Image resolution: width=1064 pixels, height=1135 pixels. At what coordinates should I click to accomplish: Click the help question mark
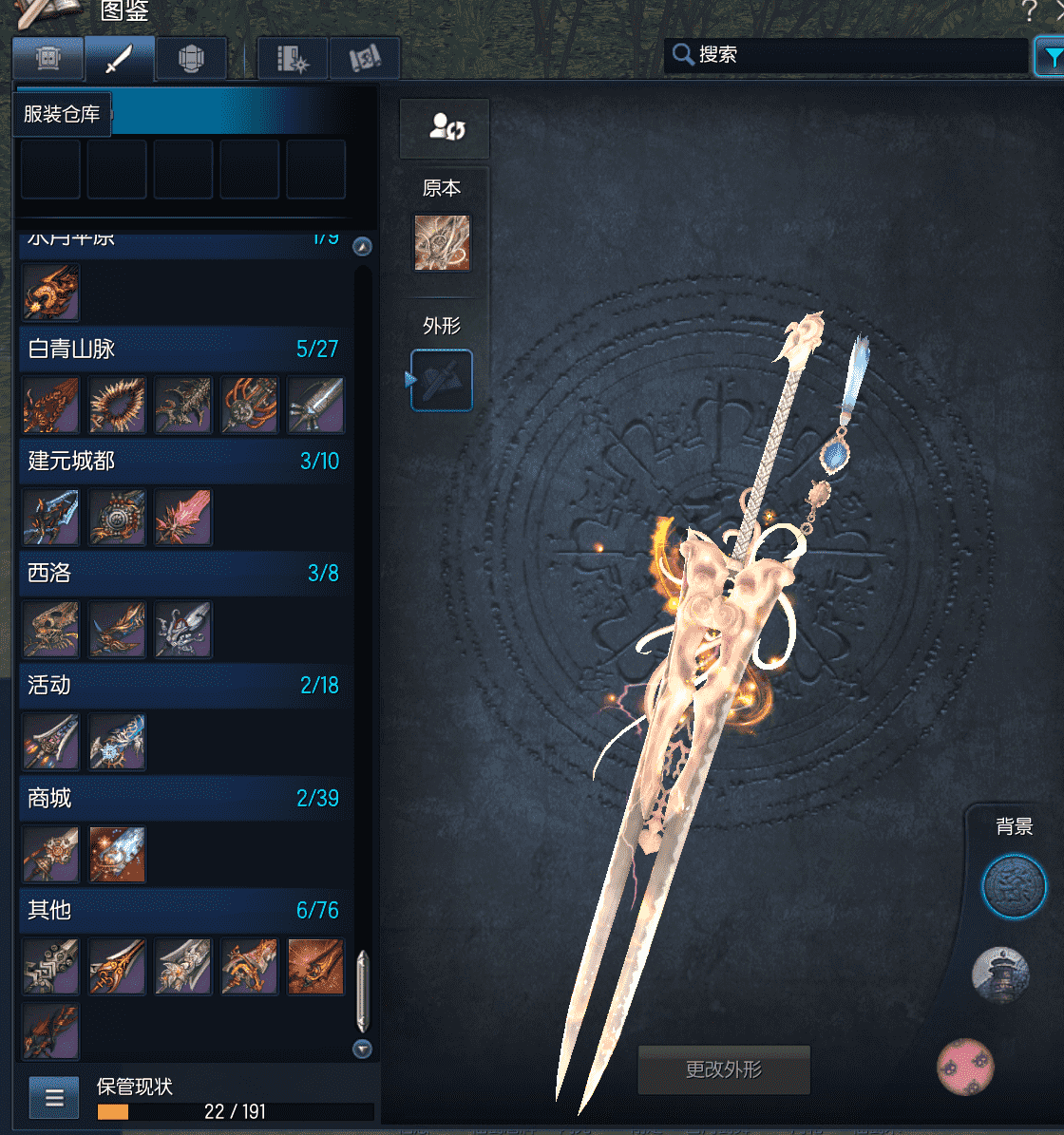(x=1029, y=11)
